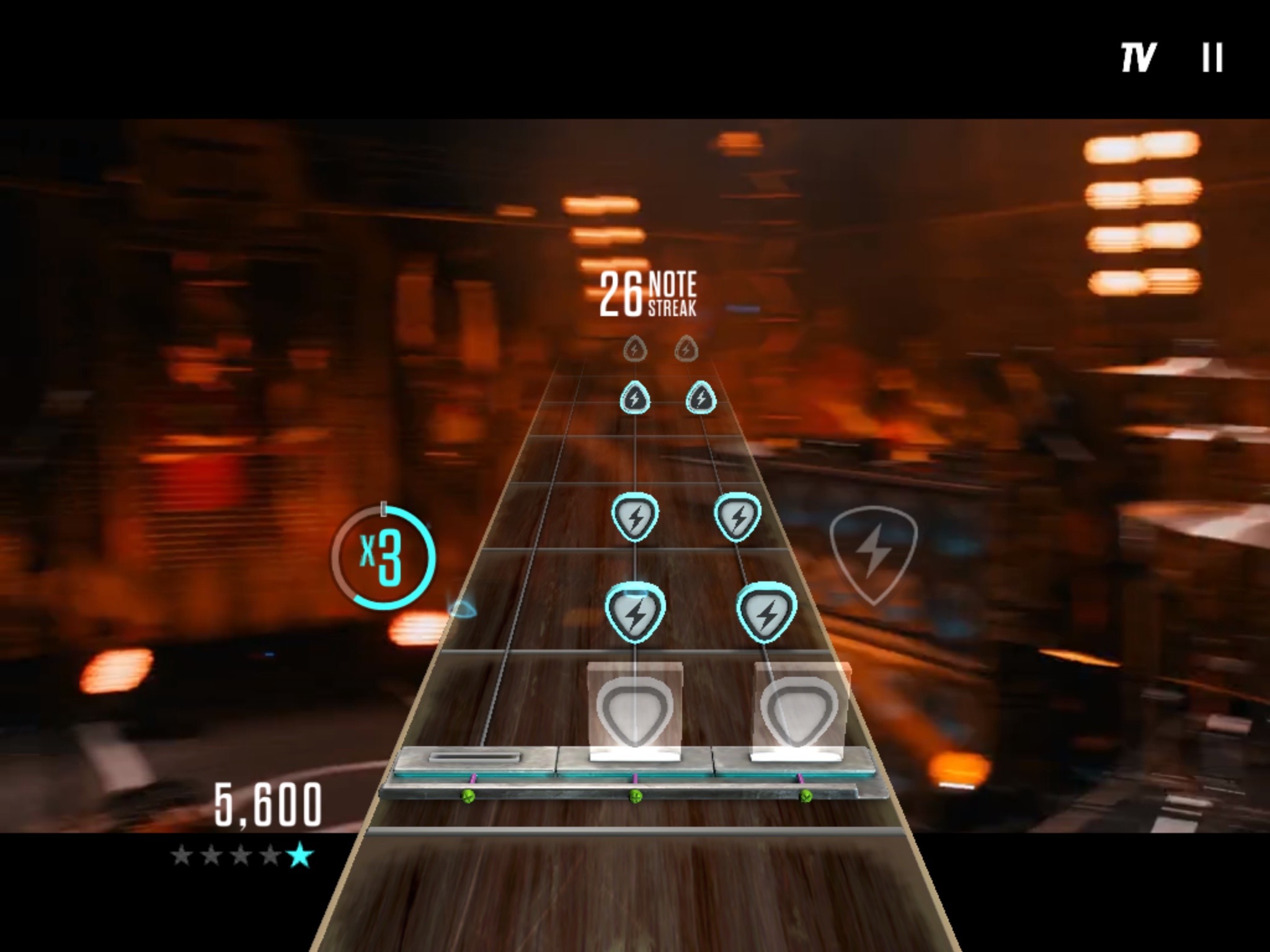
Task: Hit the upcoming power note near the strike line
Action: click(637, 614)
